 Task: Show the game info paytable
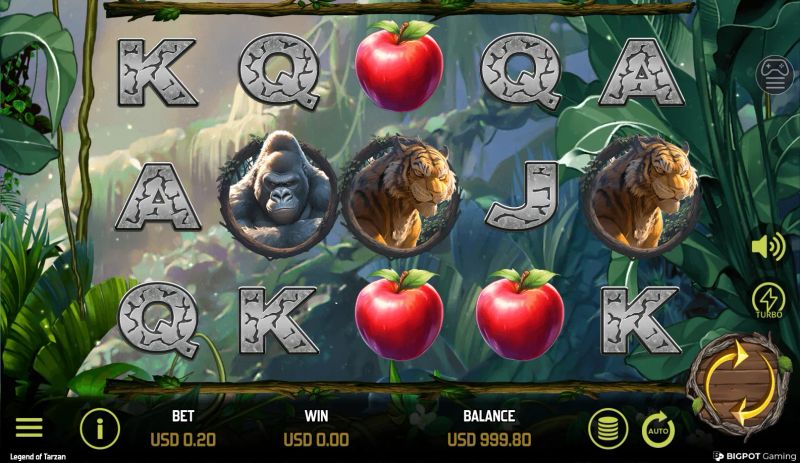point(99,429)
